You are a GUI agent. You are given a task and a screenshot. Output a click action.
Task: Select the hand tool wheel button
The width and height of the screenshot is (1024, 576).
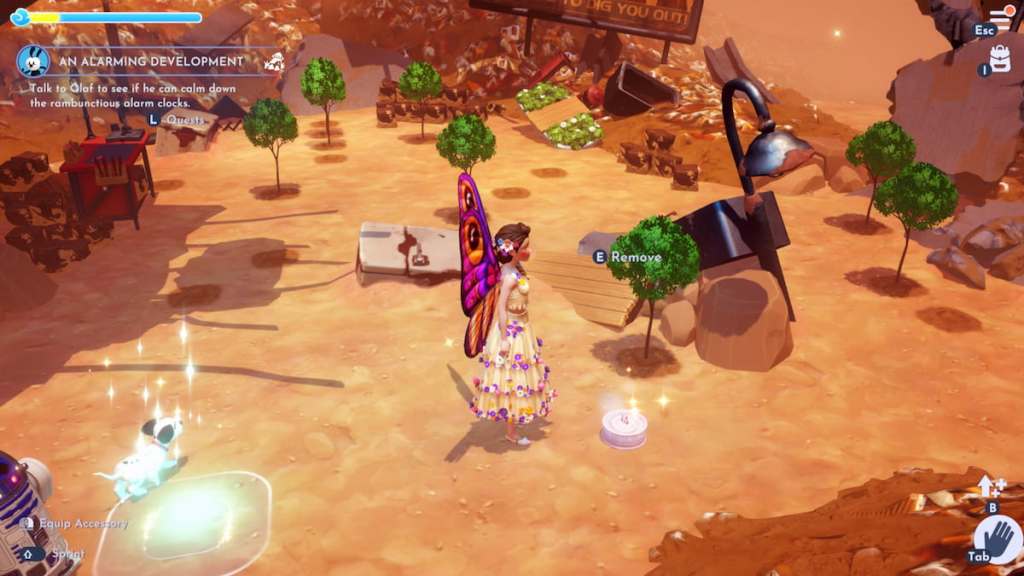click(998, 540)
